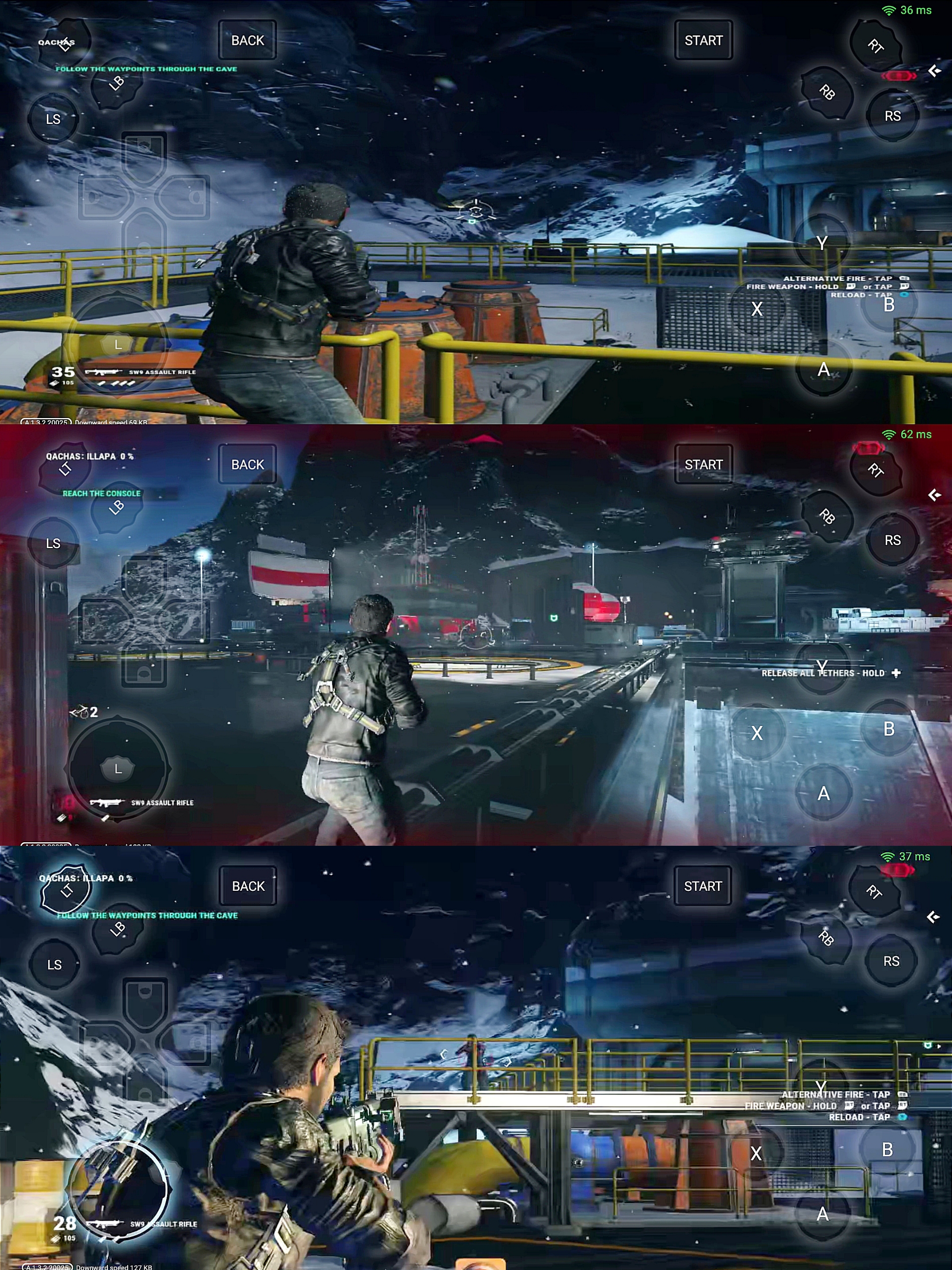Screen dimensions: 952x1270
Task: Tap START button in the 62 ms view
Action: (x=703, y=464)
